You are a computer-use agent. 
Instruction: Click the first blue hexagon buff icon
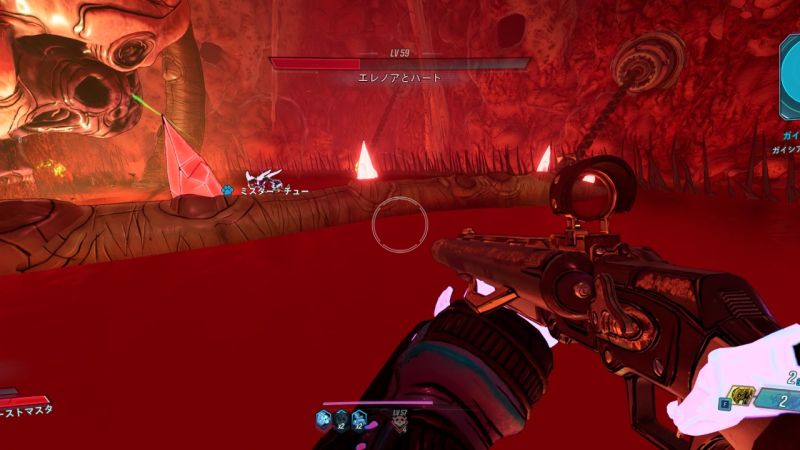click(323, 419)
